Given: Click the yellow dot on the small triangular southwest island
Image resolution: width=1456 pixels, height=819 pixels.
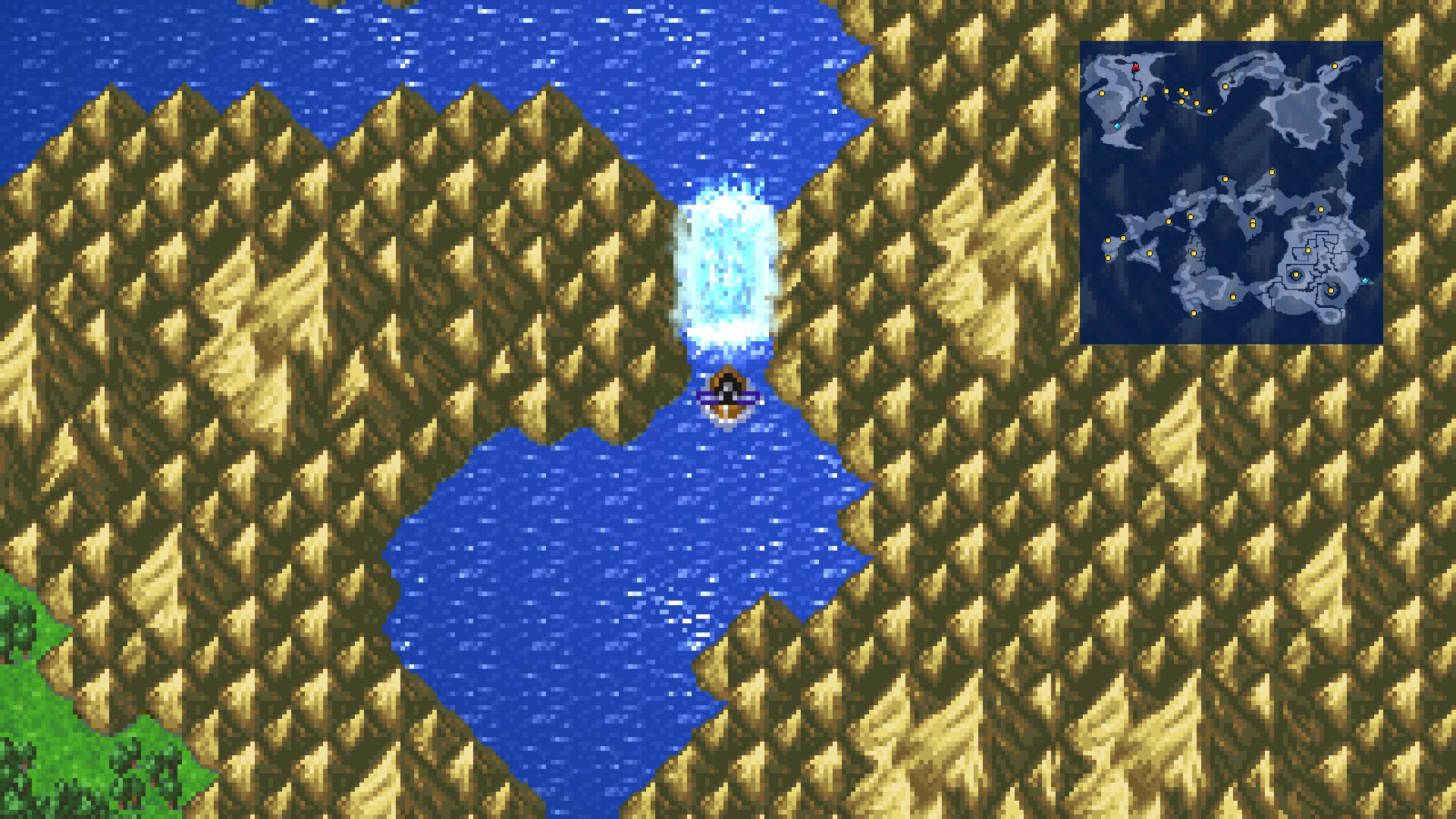Looking at the screenshot, I should (x=1149, y=253).
